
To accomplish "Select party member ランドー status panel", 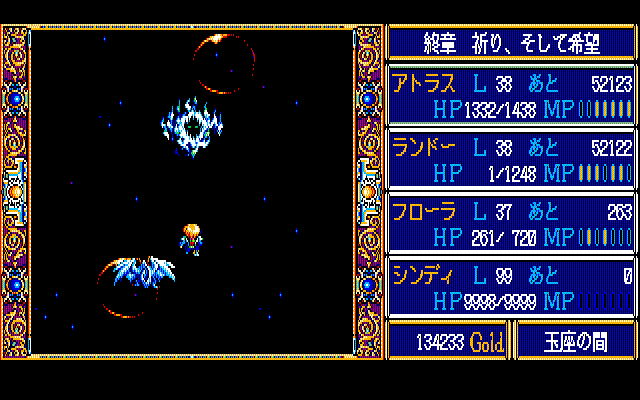I will coord(511,159).
